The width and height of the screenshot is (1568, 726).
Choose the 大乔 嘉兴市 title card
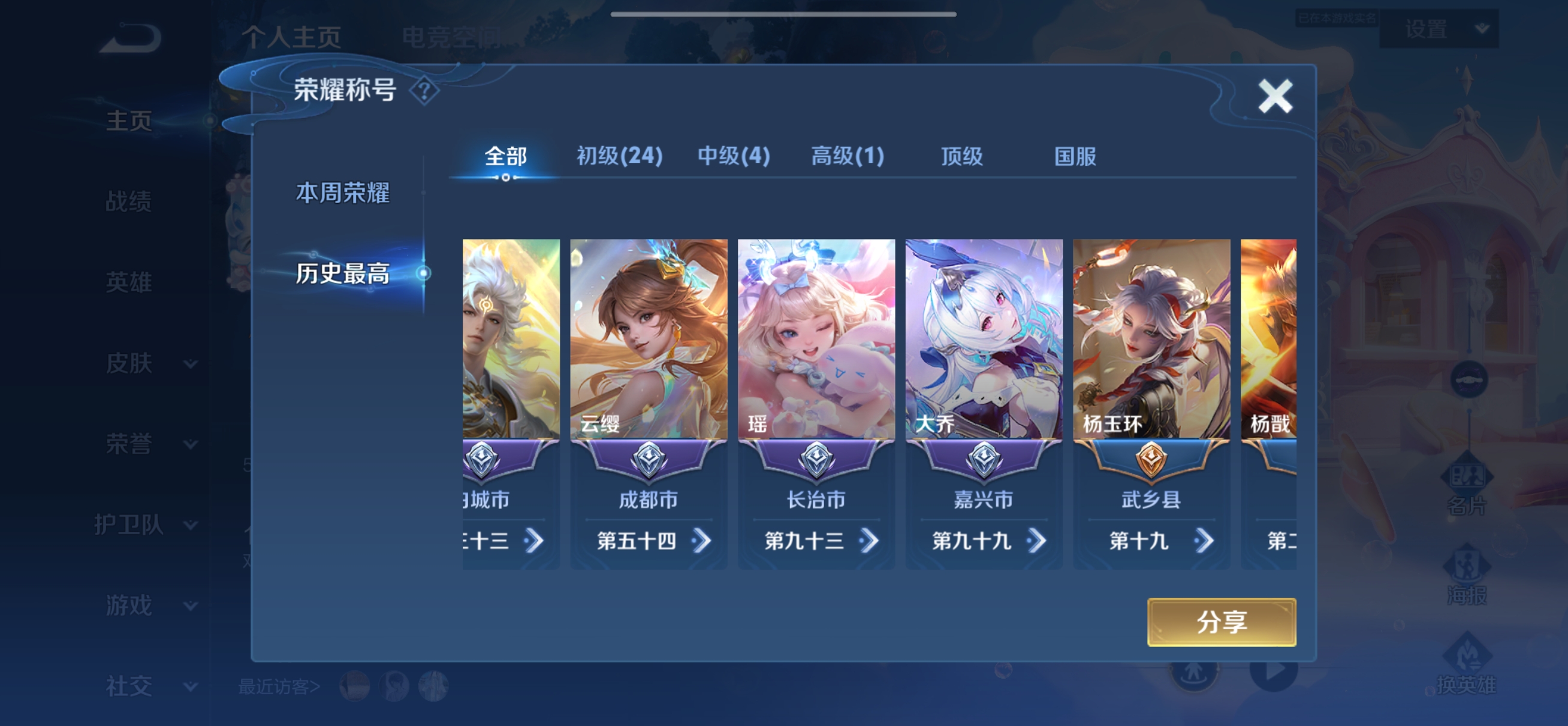pyautogui.click(x=984, y=365)
